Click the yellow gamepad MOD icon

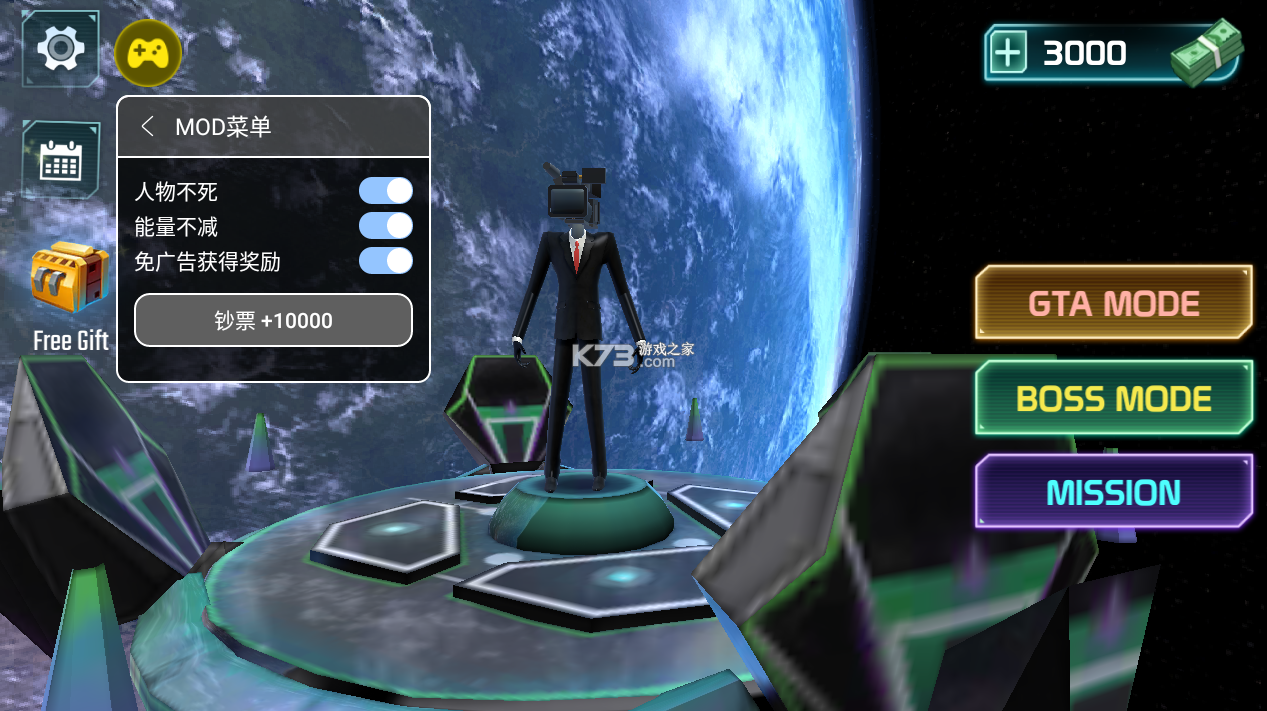coord(148,53)
